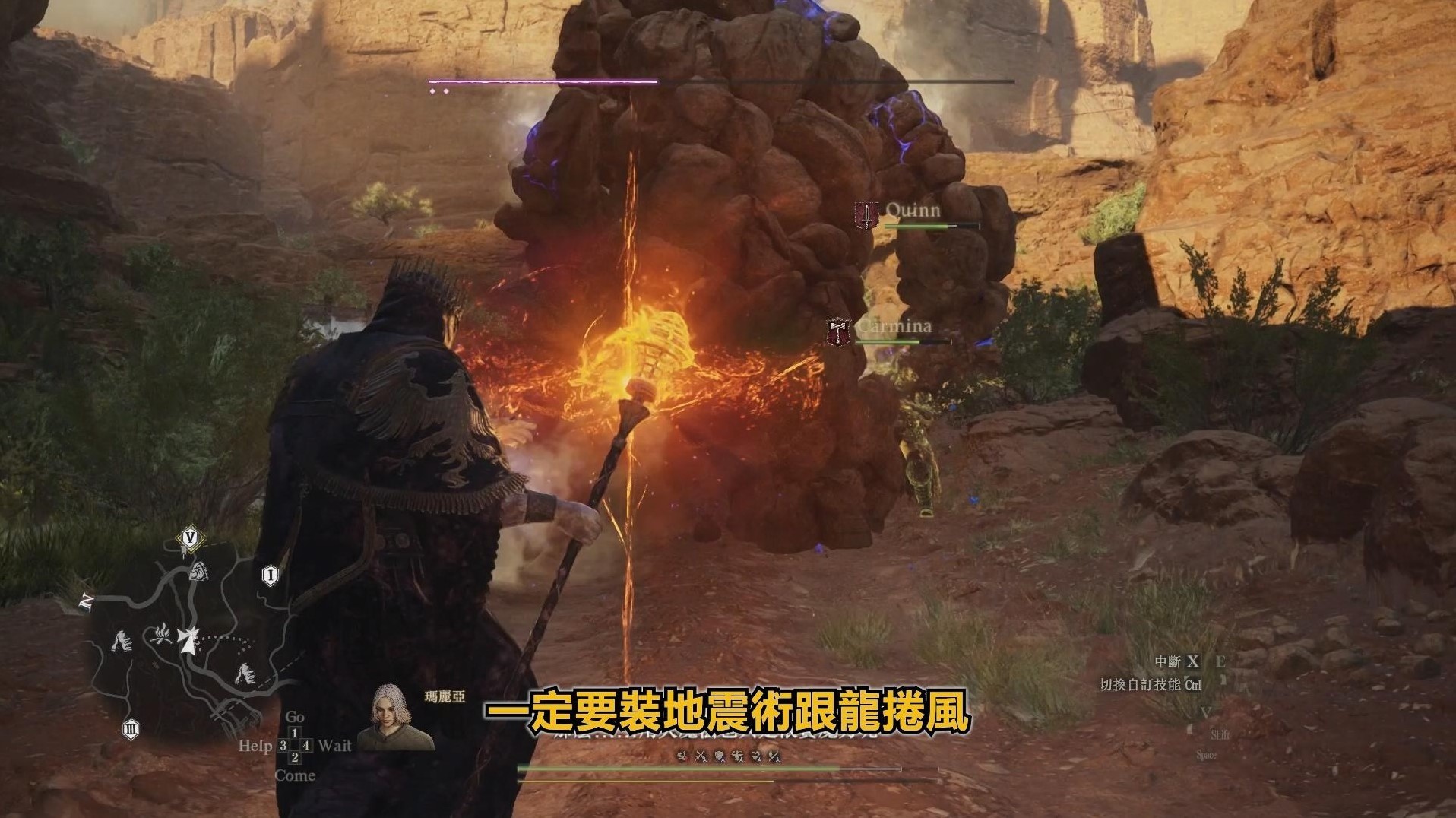
Task: Click the heart status effect icon
Action: (x=755, y=756)
